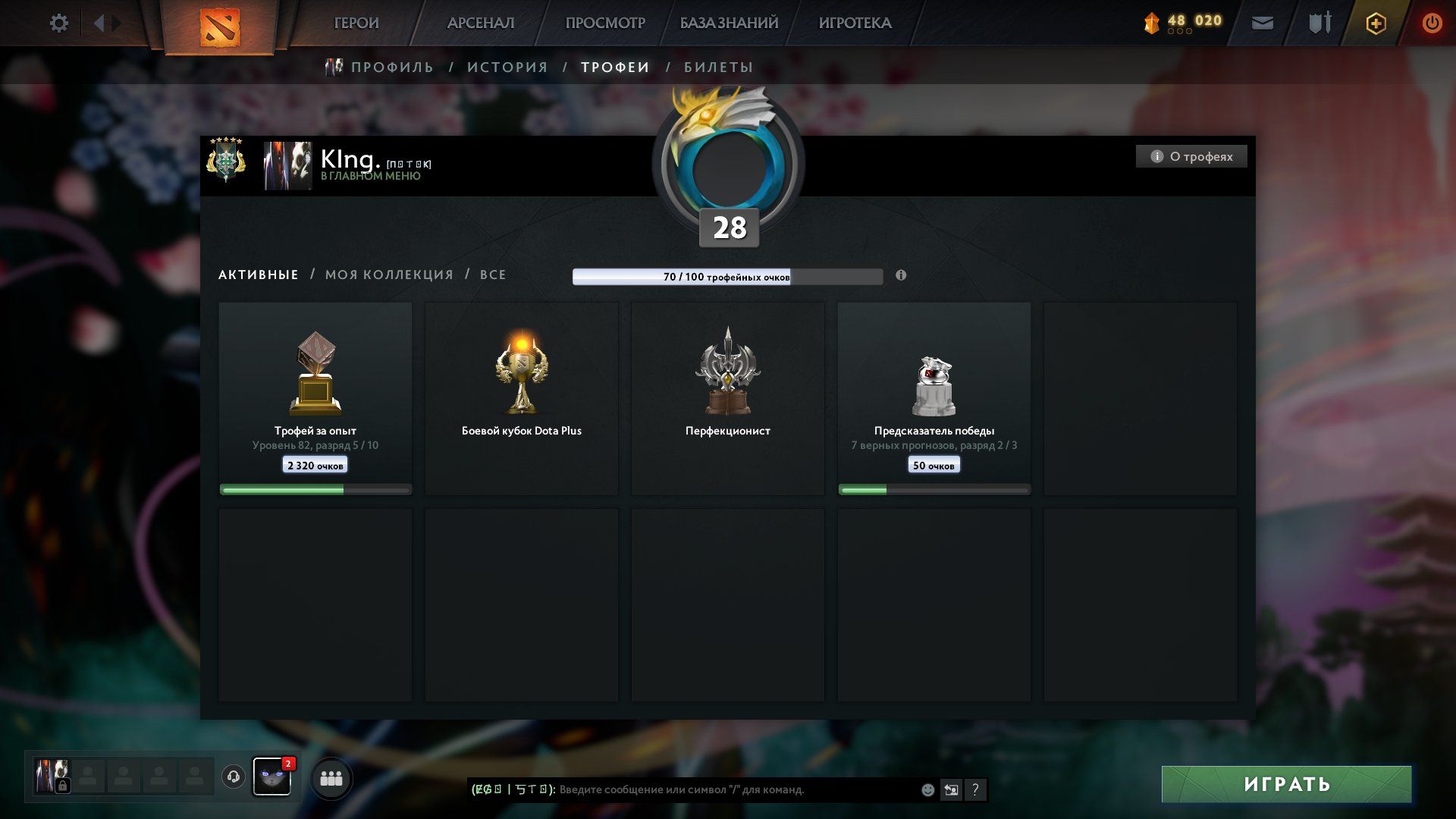Screen dimensions: 1456x819
Task: Open the mail envelope icon
Action: (1263, 24)
